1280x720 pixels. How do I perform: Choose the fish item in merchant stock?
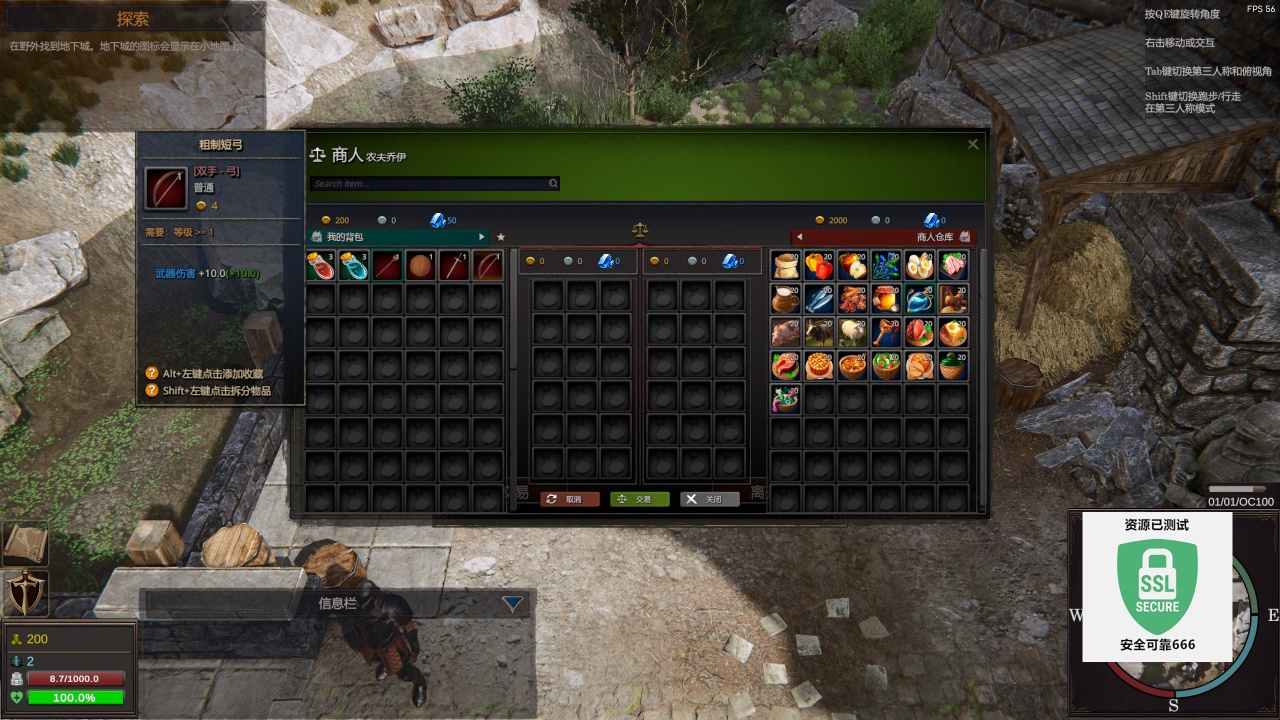[x=819, y=299]
